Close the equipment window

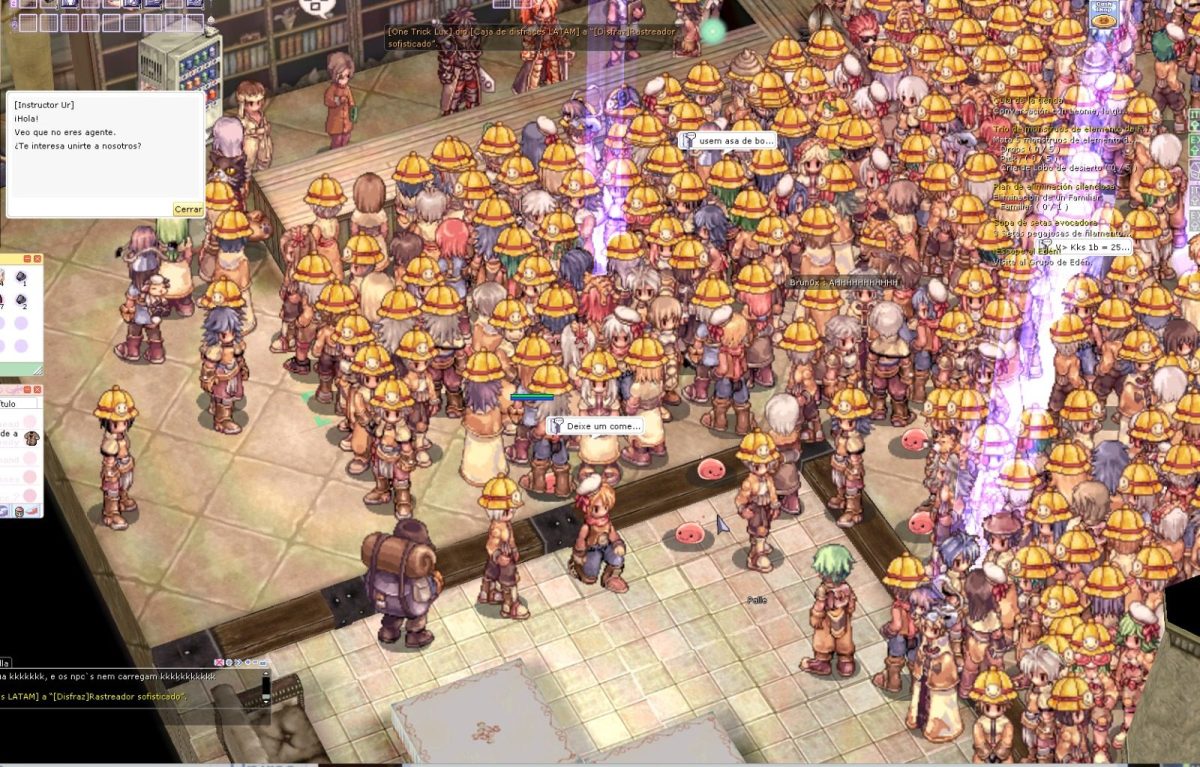[37, 389]
